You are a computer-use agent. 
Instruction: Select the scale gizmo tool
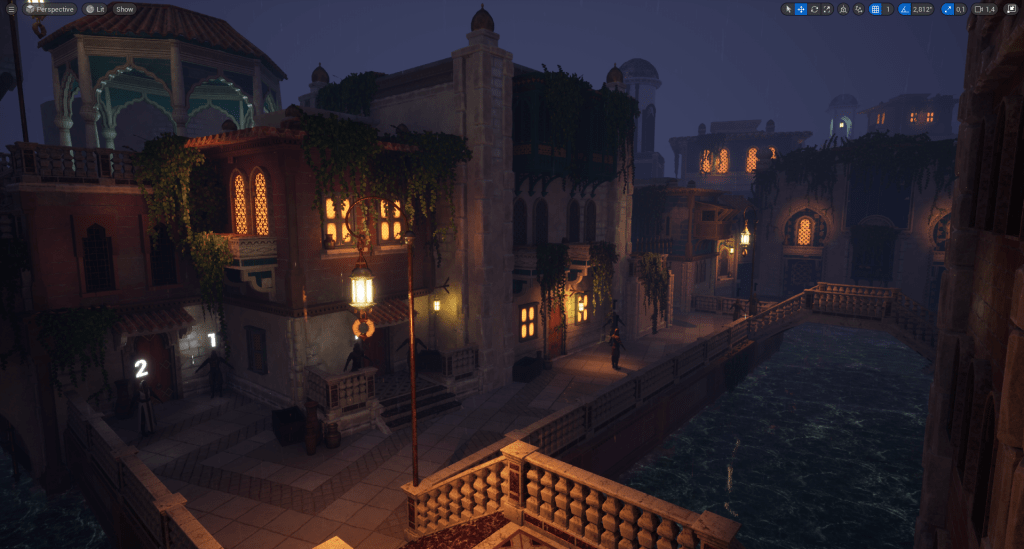tap(827, 9)
